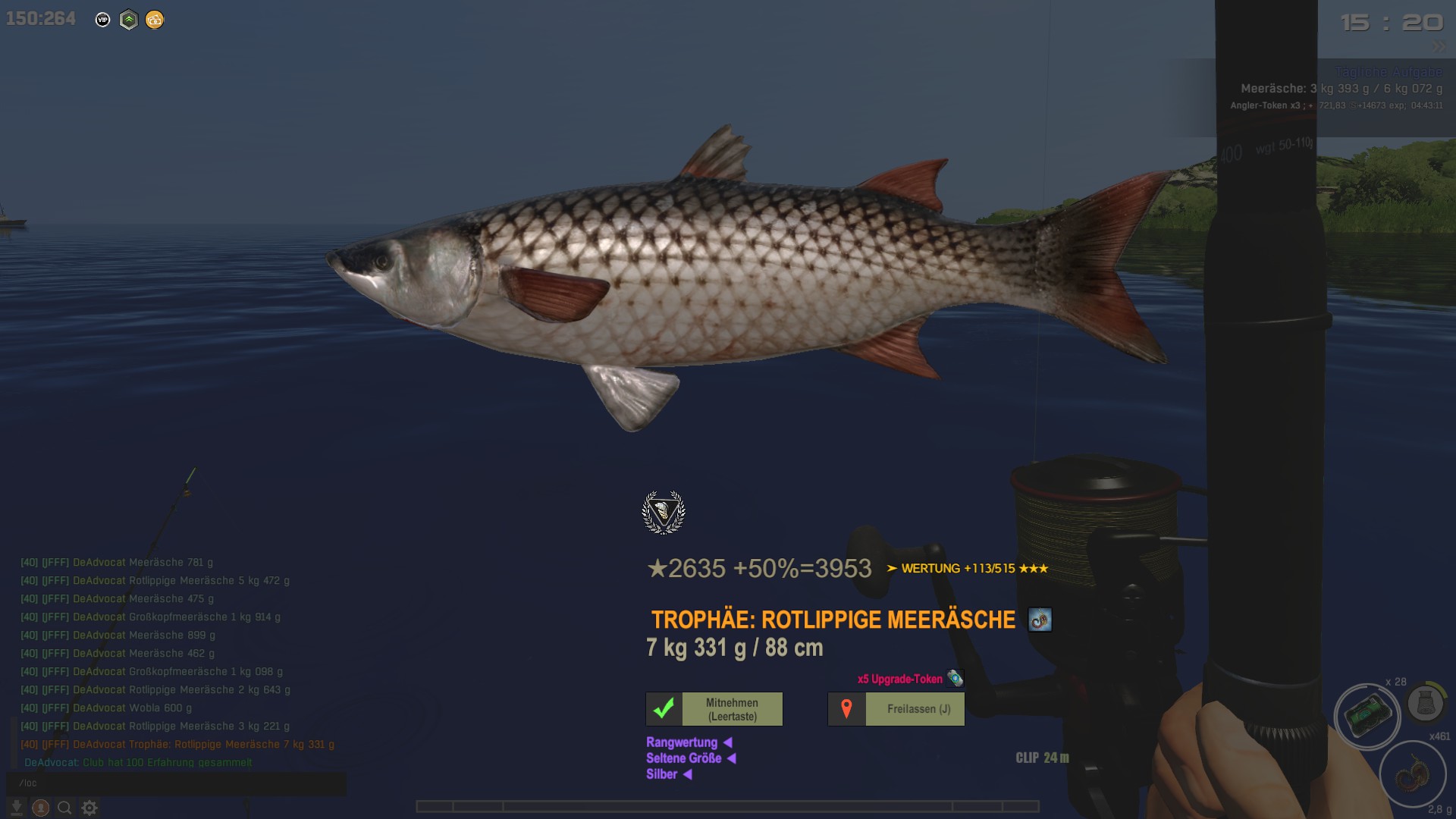Release the fish with the Freilassen button
The image size is (1456, 819).
coord(896,709)
